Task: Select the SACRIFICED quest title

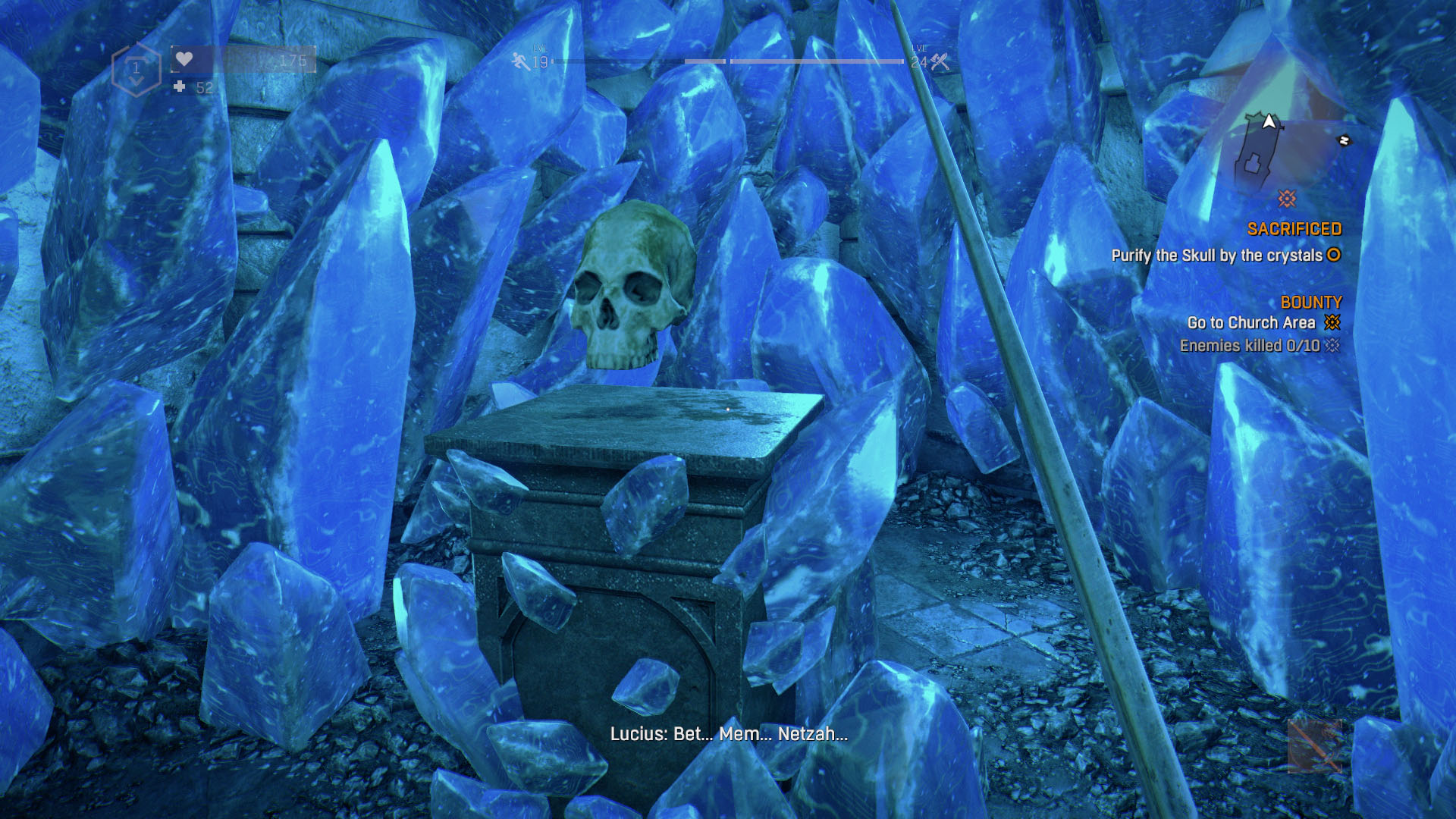Action: point(1294,229)
